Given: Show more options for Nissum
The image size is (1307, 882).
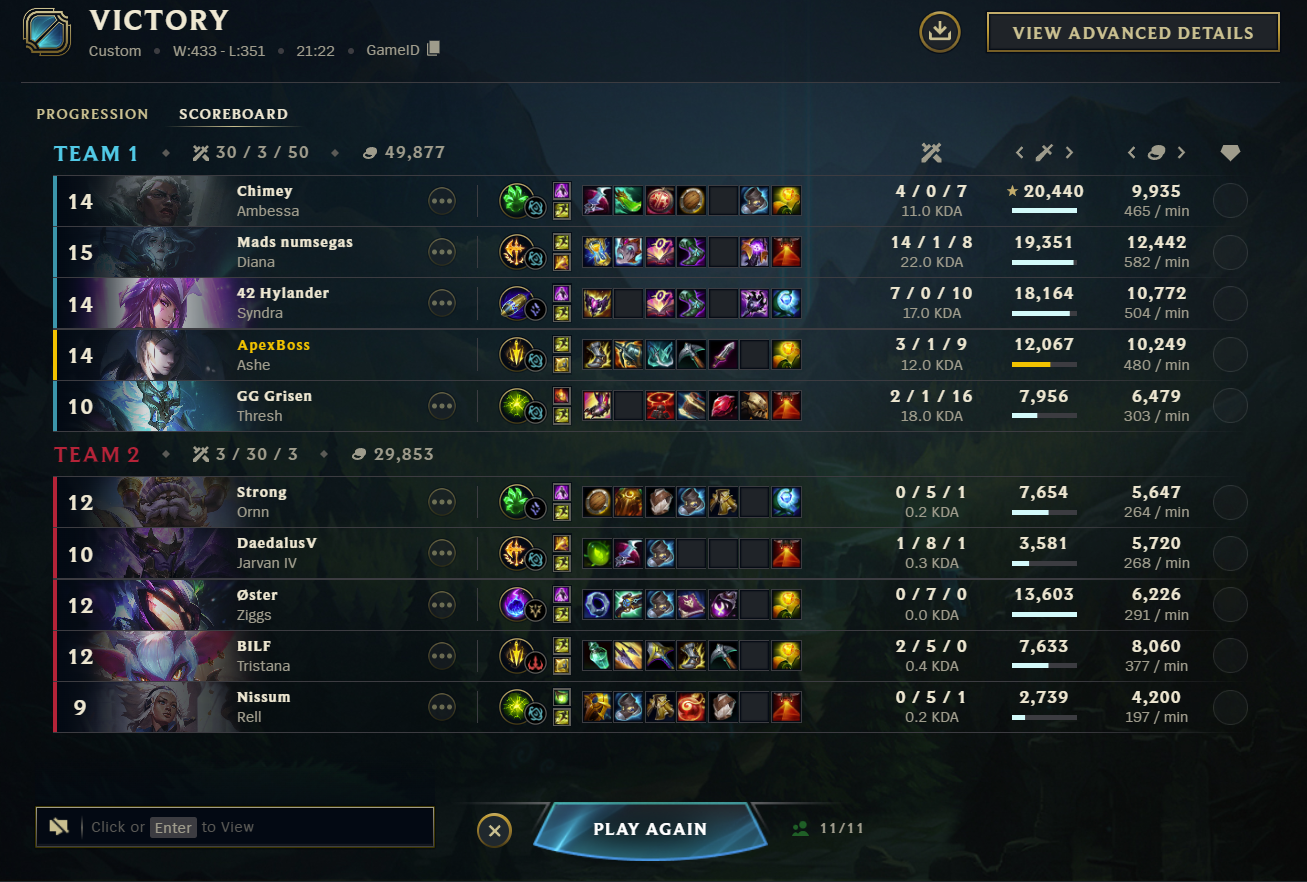Looking at the screenshot, I should coord(442,707).
